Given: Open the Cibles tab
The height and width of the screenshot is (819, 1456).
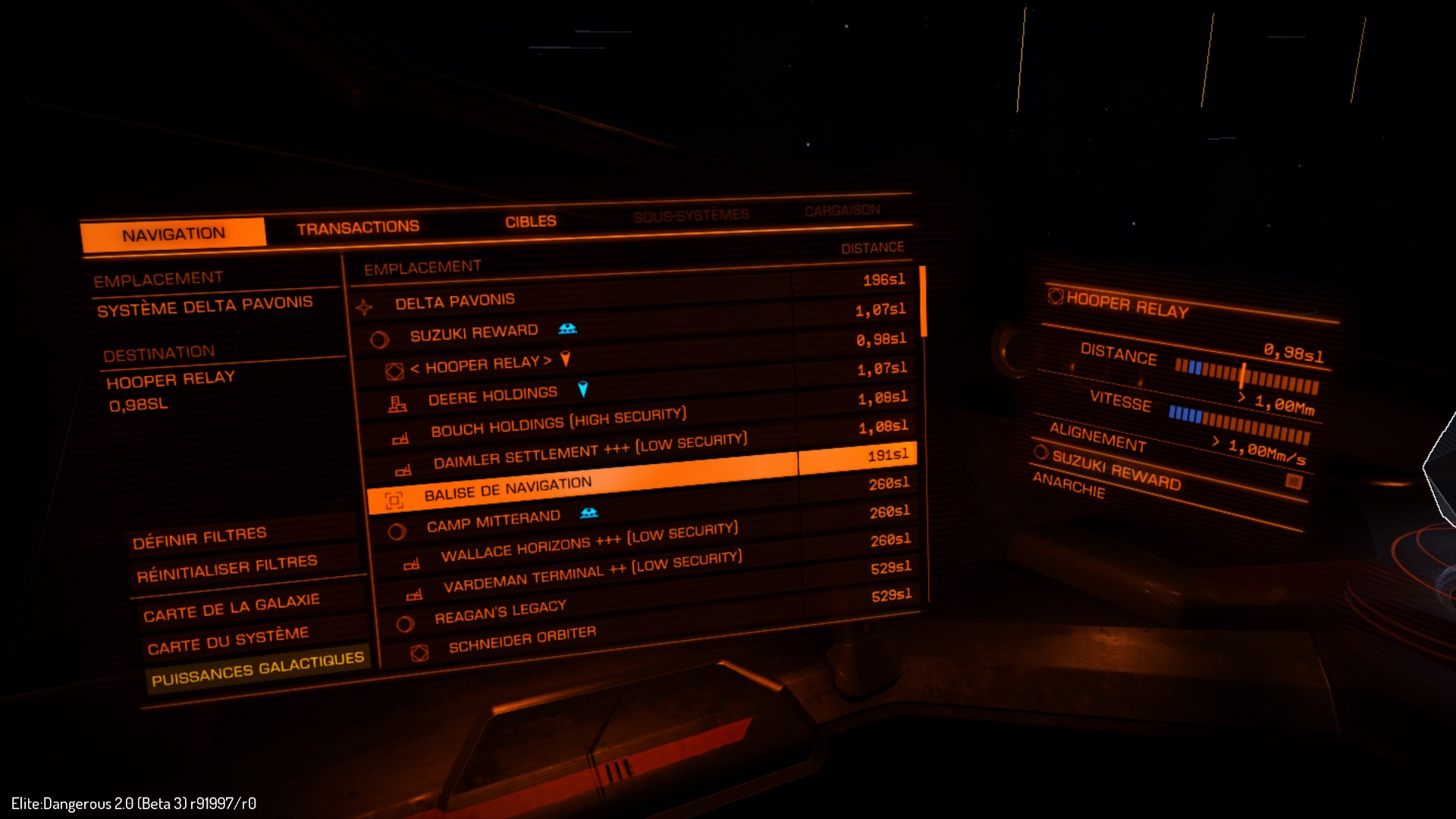Looking at the screenshot, I should [531, 221].
